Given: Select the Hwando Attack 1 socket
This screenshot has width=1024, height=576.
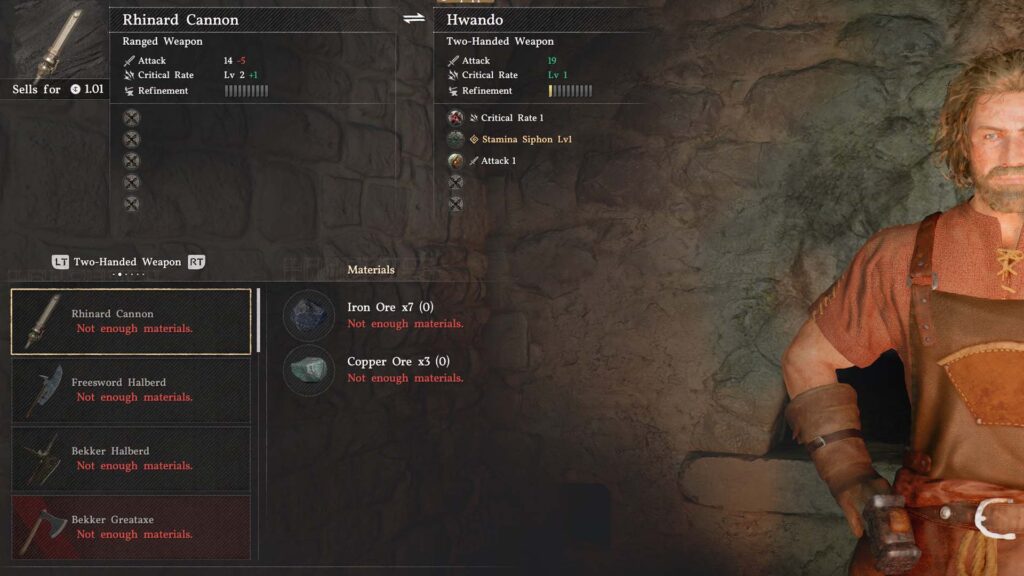Looking at the screenshot, I should click(456, 161).
